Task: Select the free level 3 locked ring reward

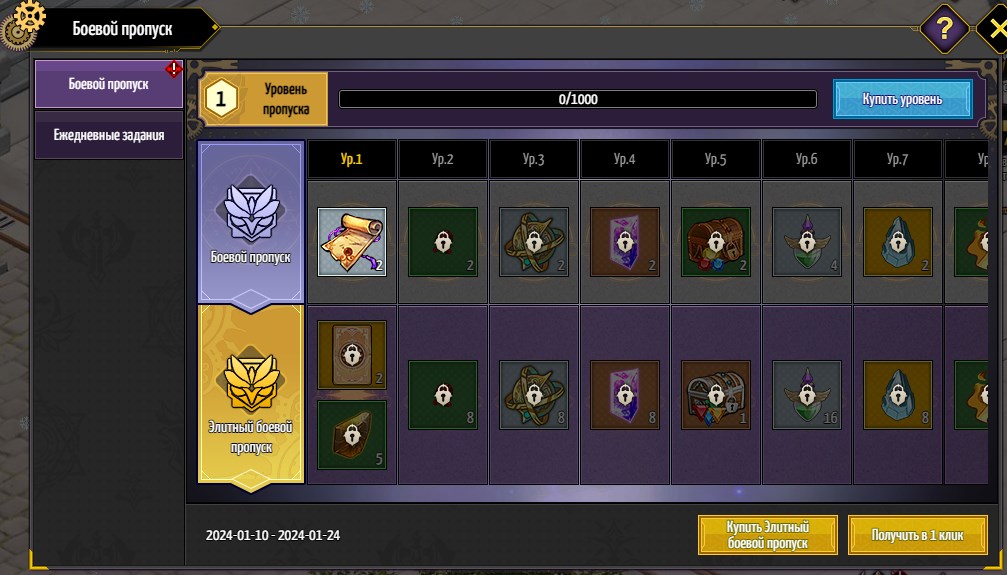Action: (534, 241)
